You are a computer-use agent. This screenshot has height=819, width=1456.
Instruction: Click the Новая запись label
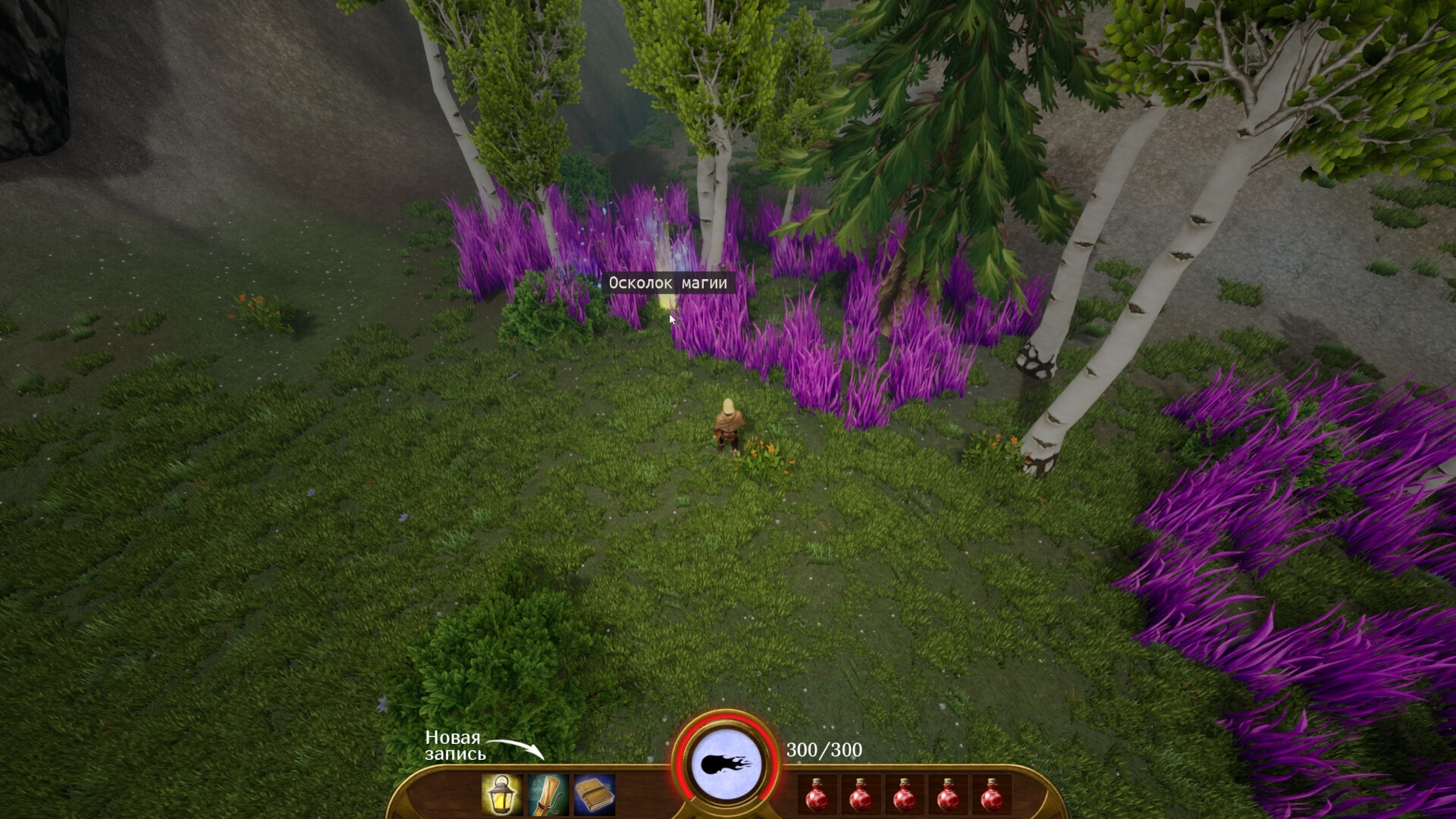coord(455,747)
